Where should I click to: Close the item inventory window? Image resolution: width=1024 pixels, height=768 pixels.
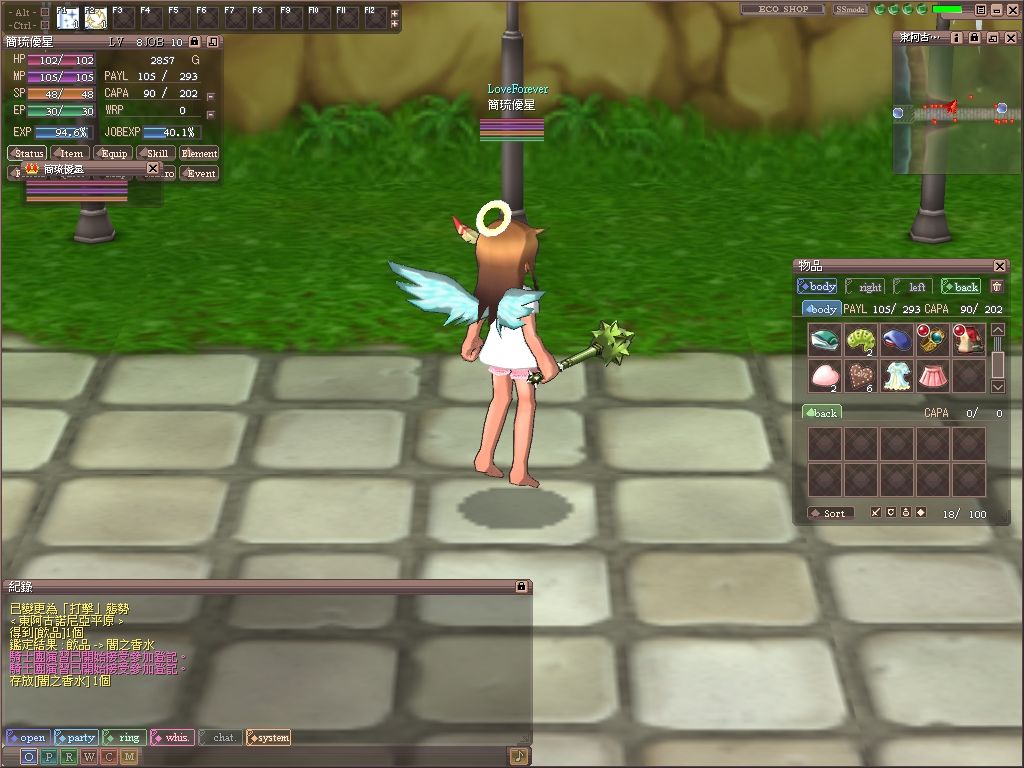[1000, 266]
